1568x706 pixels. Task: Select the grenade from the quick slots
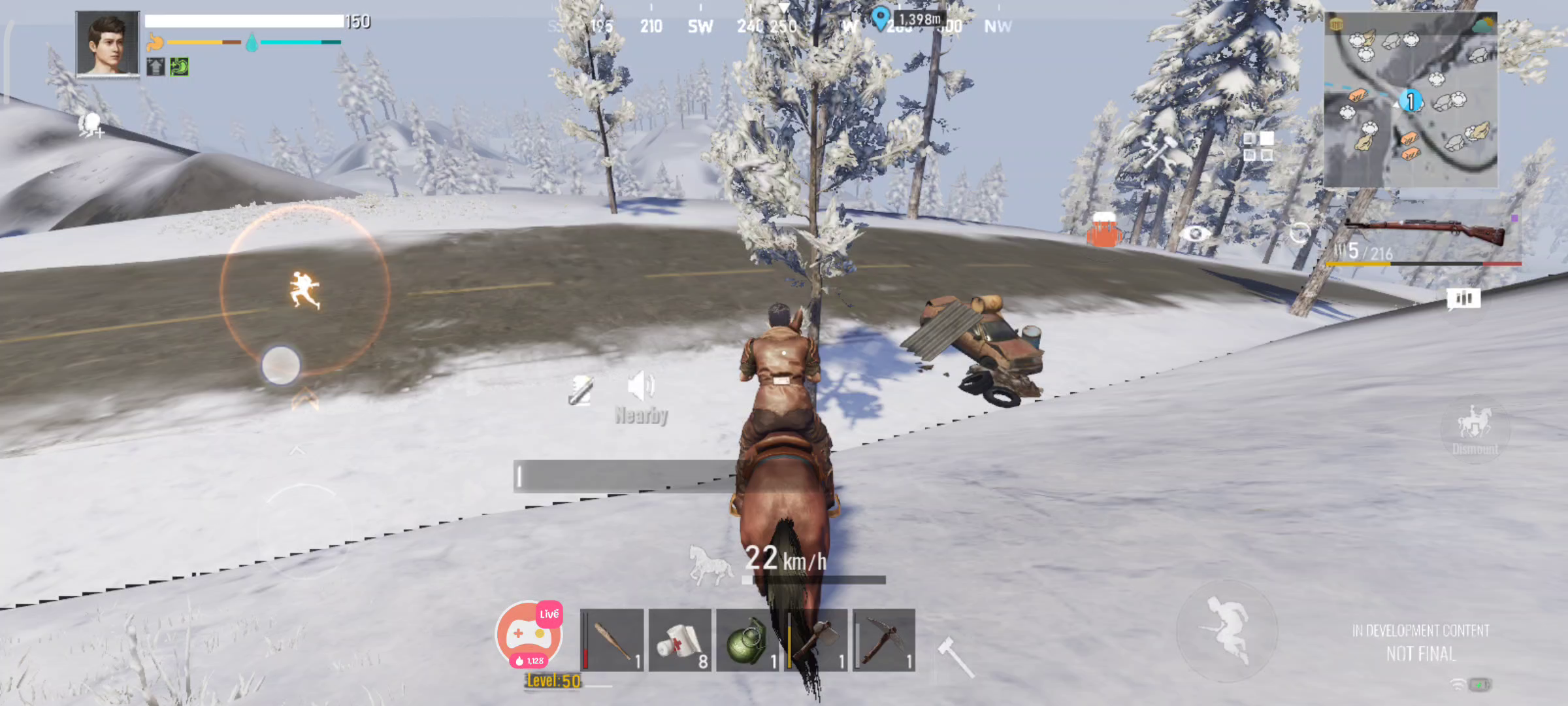[x=747, y=644]
